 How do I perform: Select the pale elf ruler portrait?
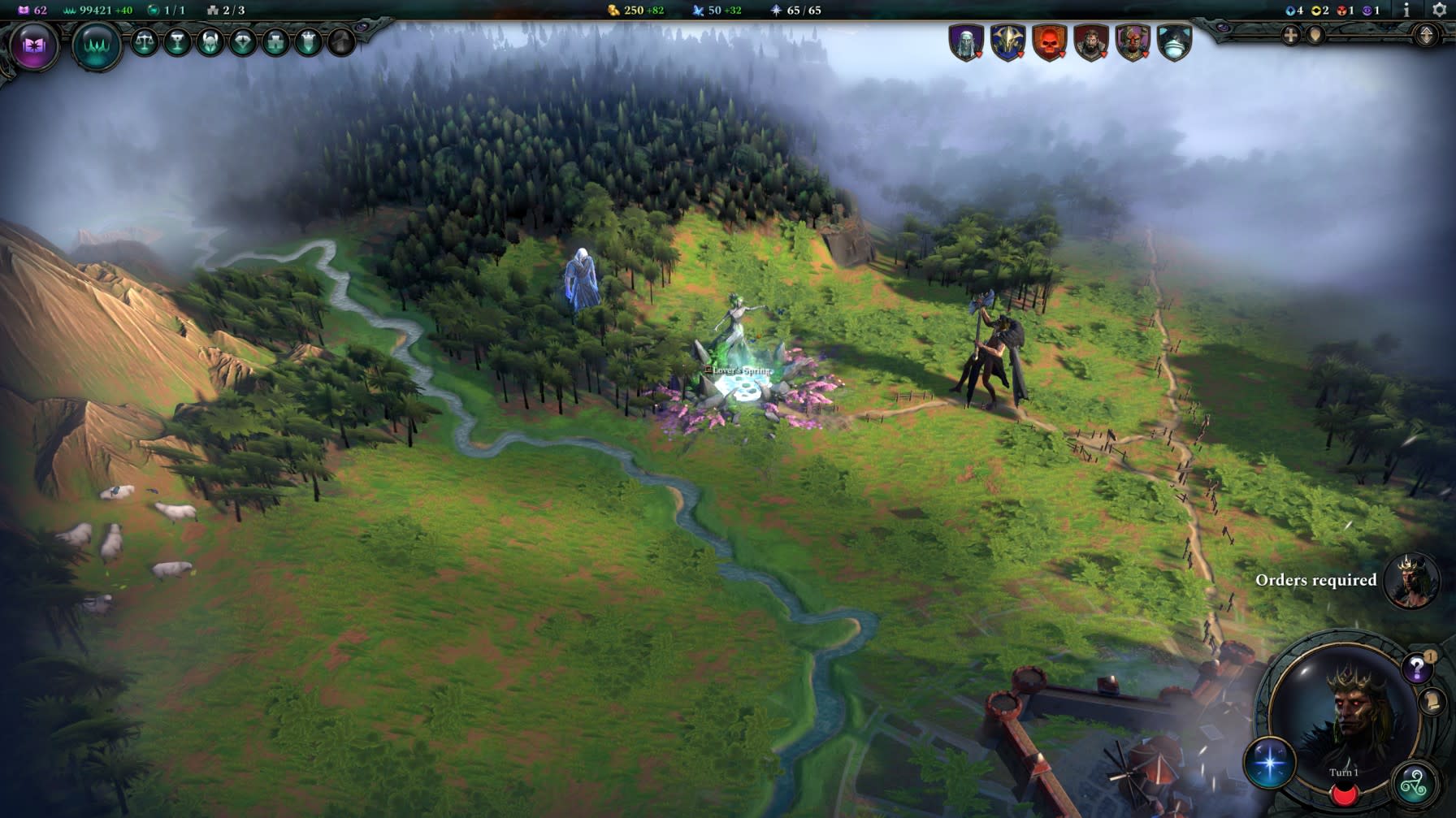pyautogui.click(x=966, y=42)
